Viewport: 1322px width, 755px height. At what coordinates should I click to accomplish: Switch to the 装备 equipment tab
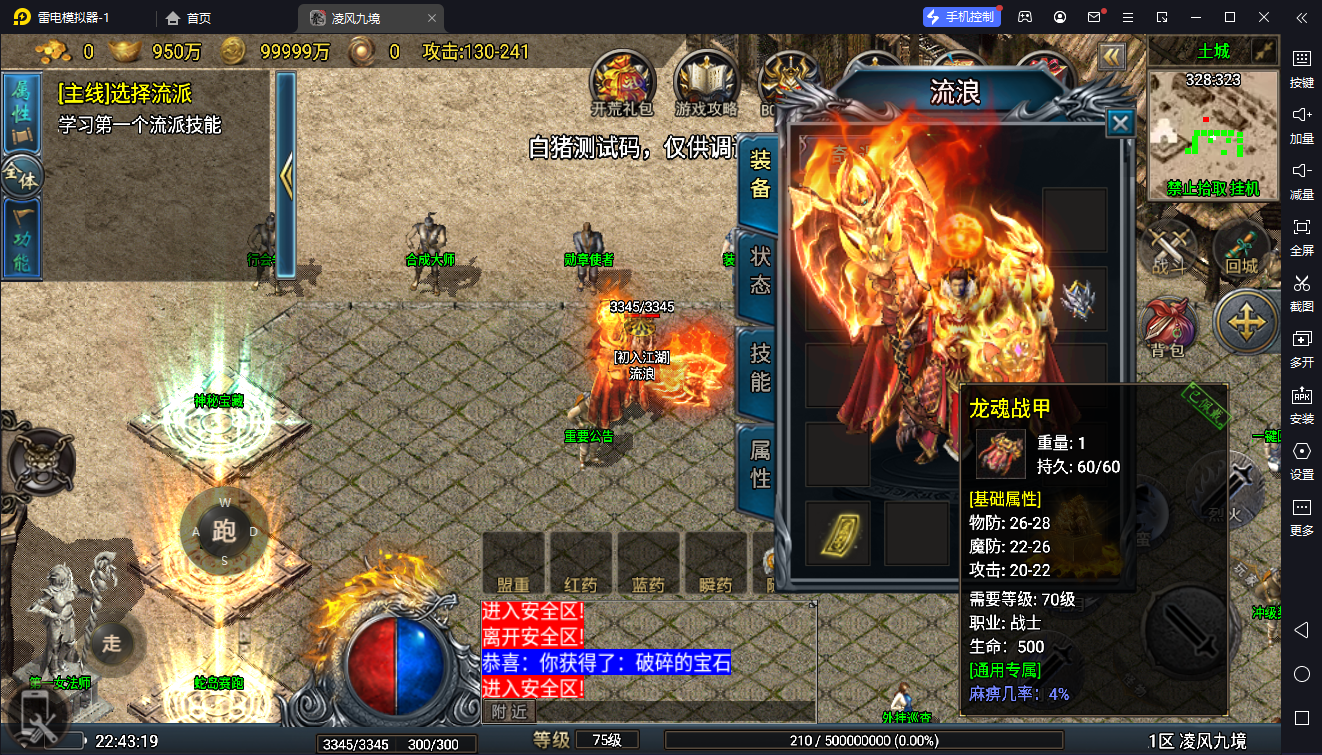[760, 176]
